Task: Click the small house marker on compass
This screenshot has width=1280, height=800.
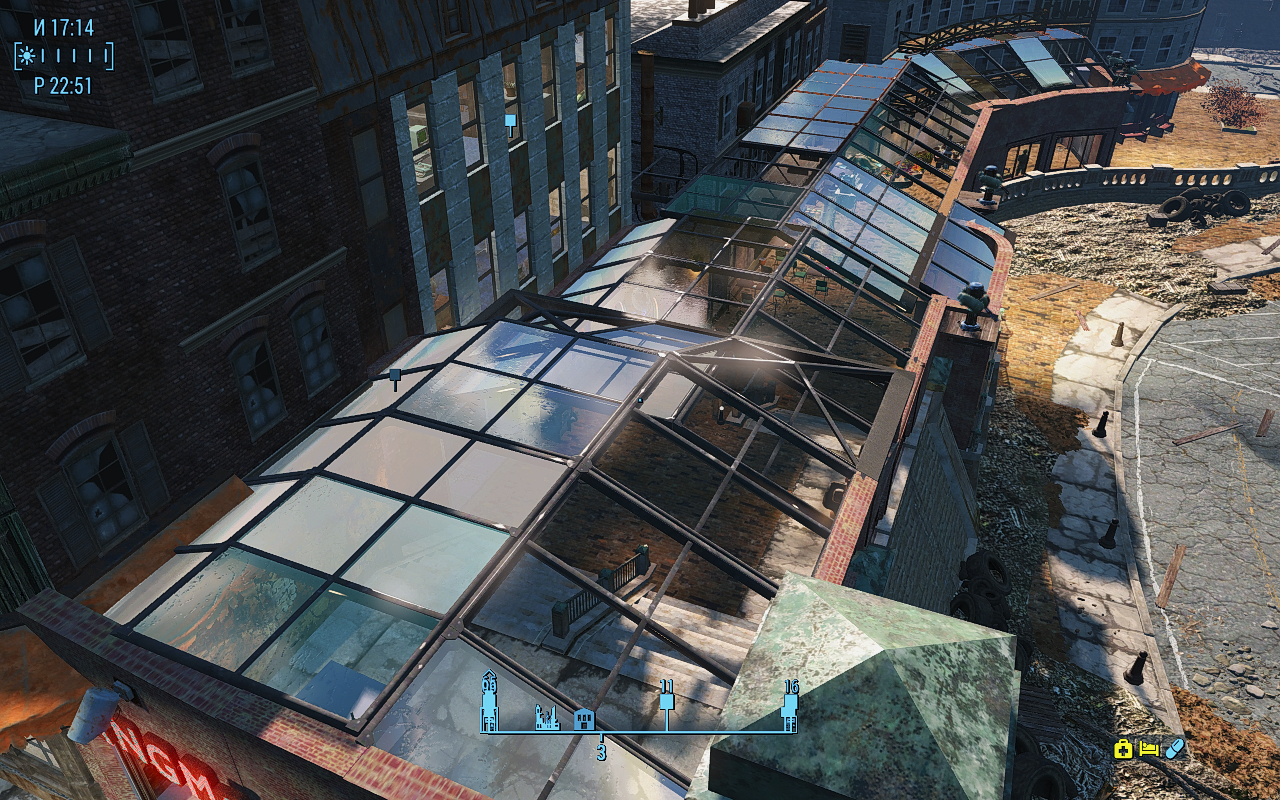Action: pos(584,719)
